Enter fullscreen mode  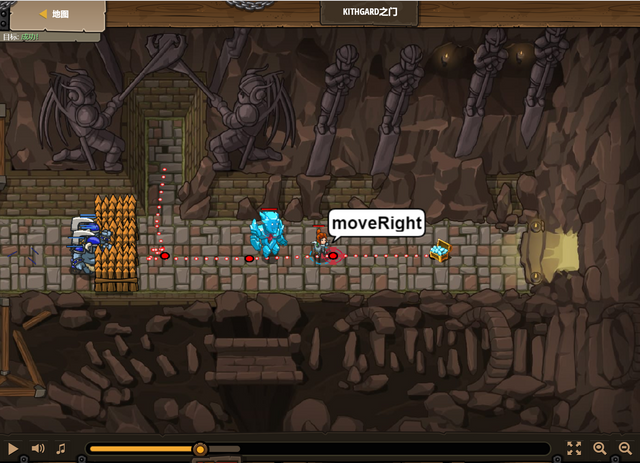coord(574,449)
